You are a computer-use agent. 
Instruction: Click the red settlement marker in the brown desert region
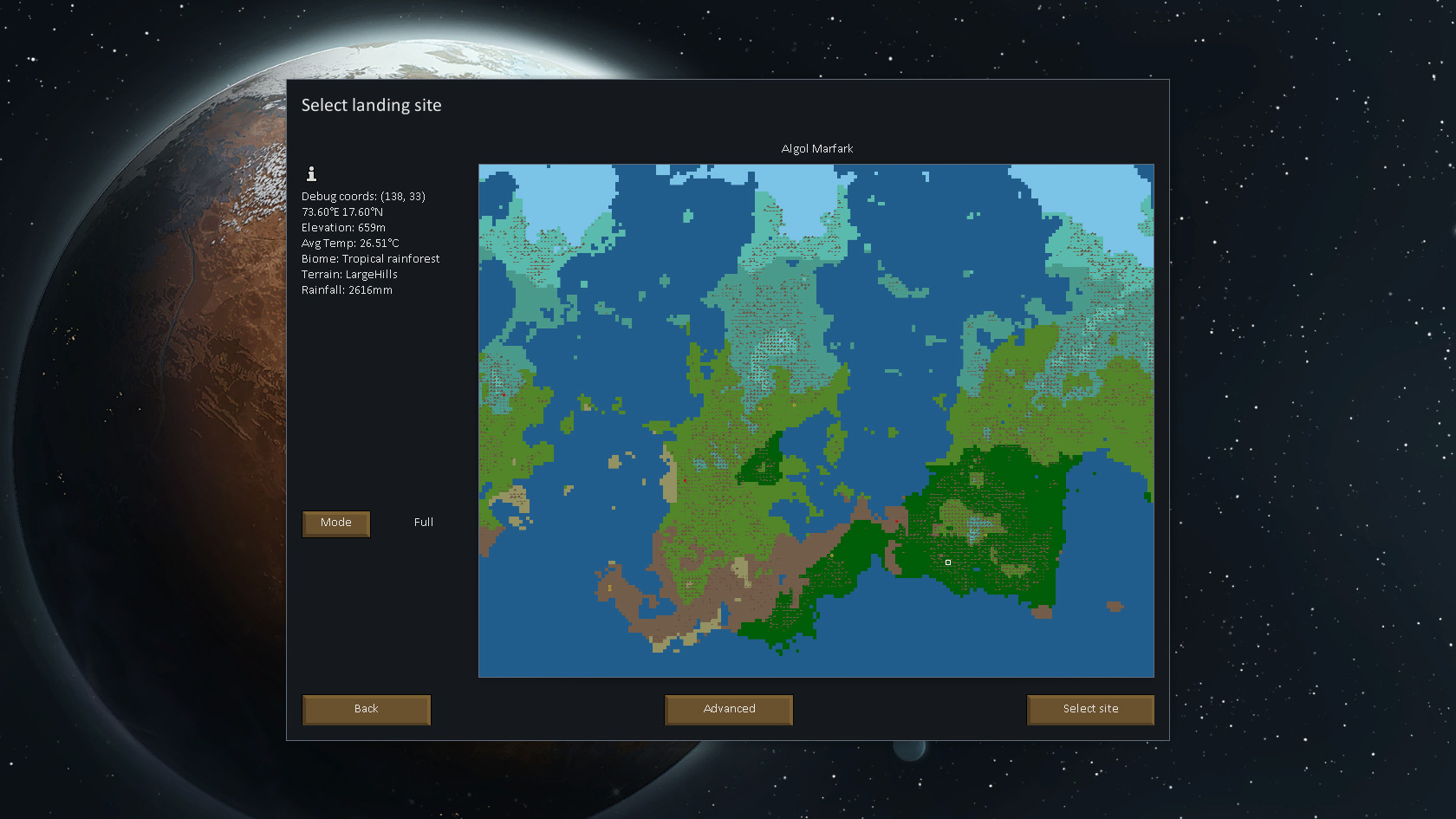(x=897, y=521)
